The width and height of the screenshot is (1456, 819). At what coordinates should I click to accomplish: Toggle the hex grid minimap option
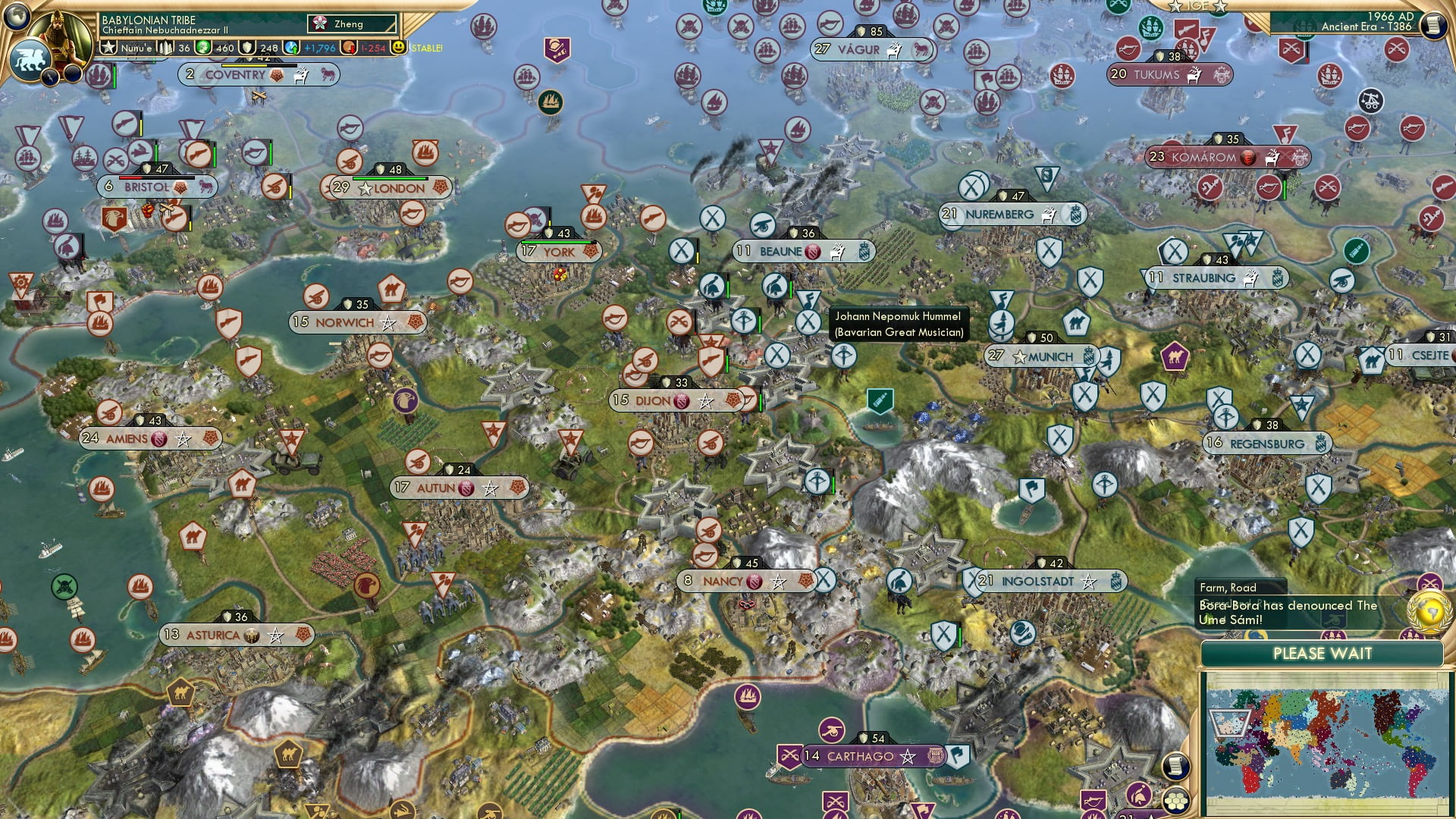coord(1175,801)
